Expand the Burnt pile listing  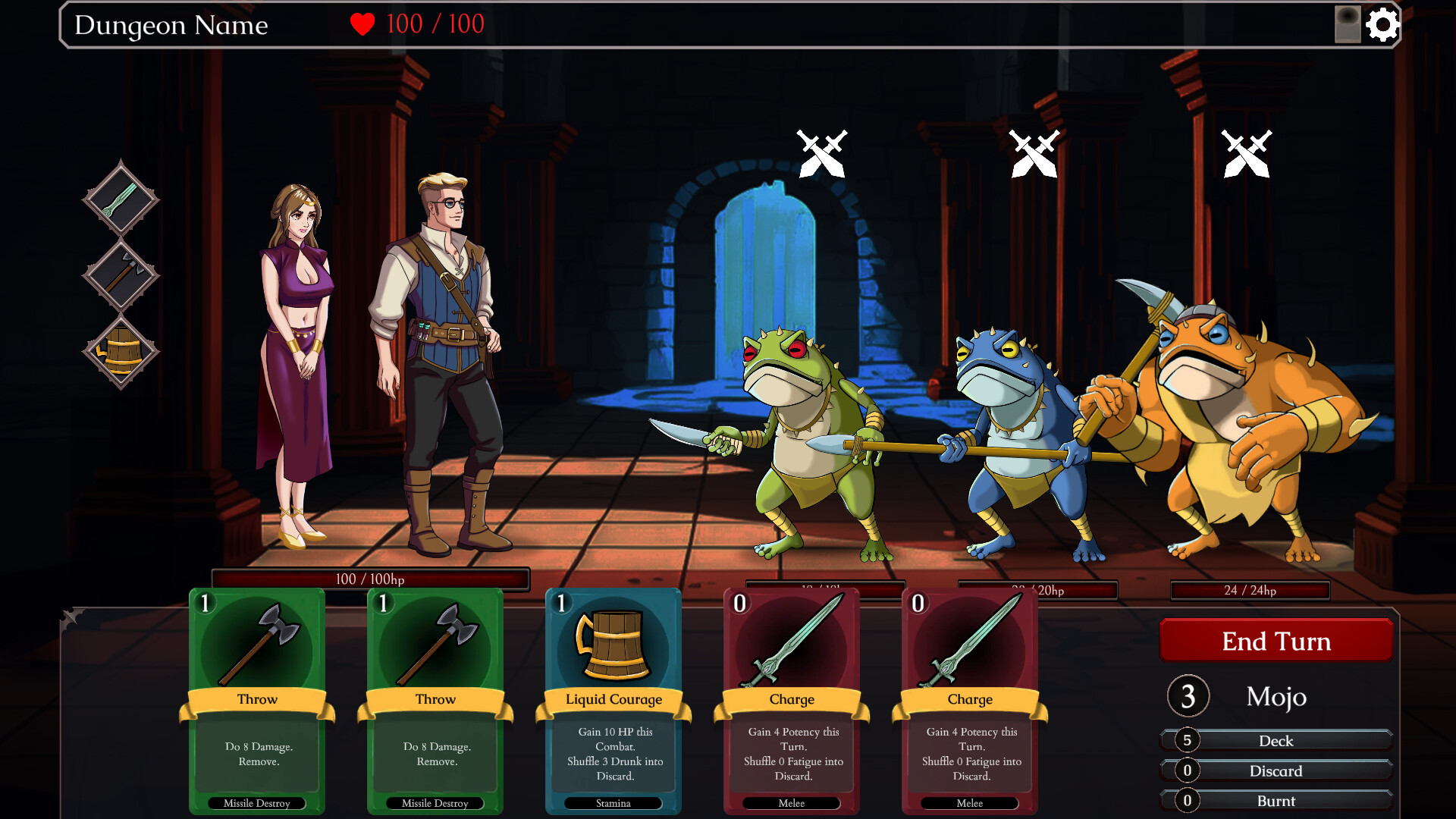pyautogui.click(x=1276, y=801)
